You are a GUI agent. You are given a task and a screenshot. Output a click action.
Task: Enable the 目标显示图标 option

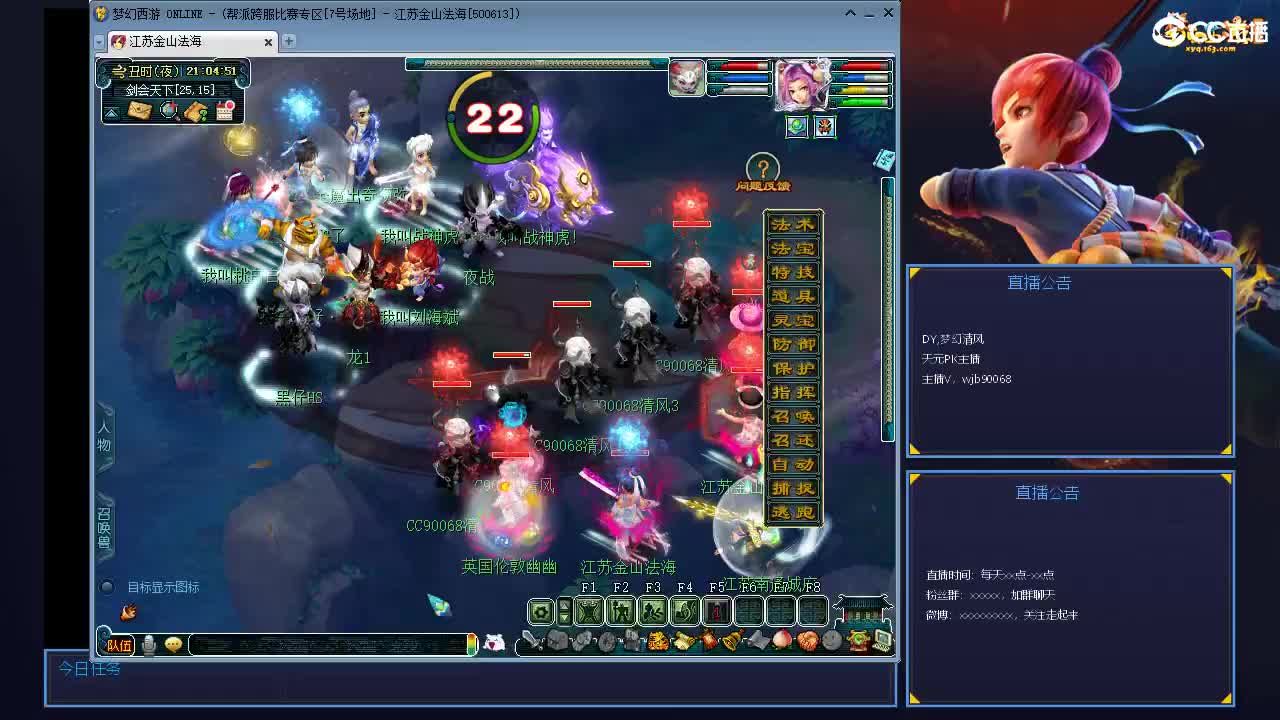[x=107, y=587]
